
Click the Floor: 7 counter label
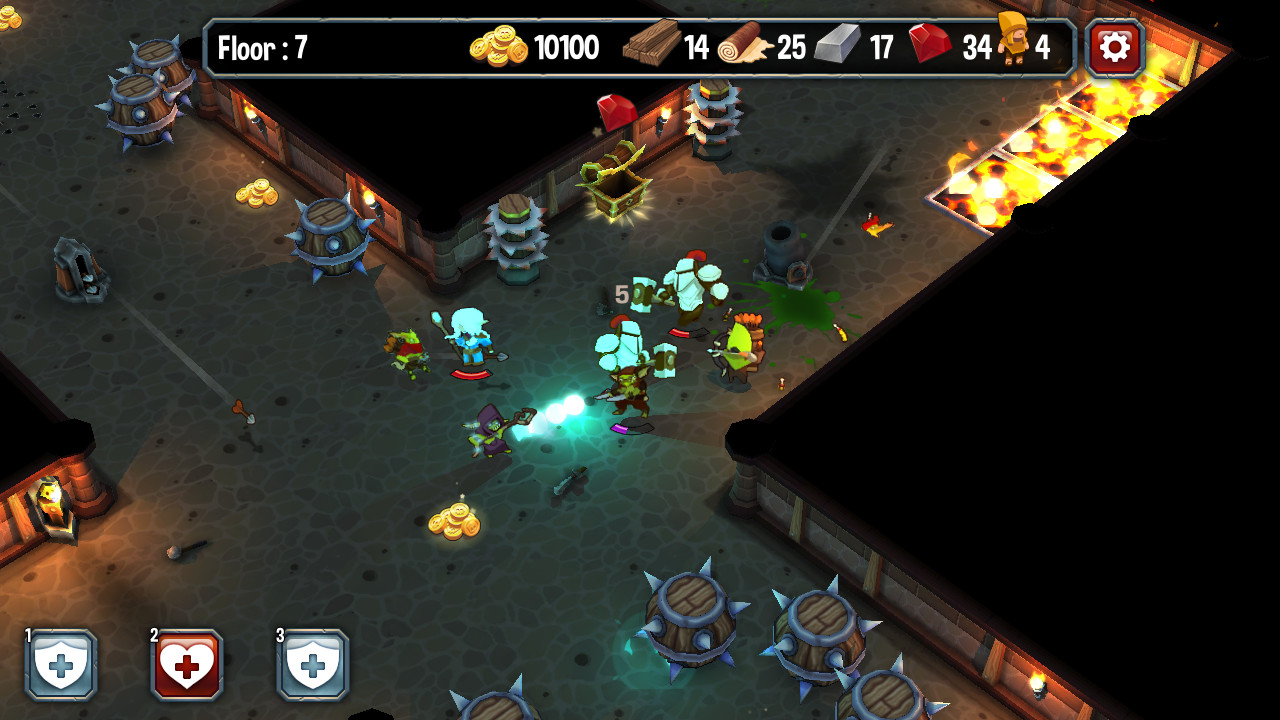click(265, 47)
